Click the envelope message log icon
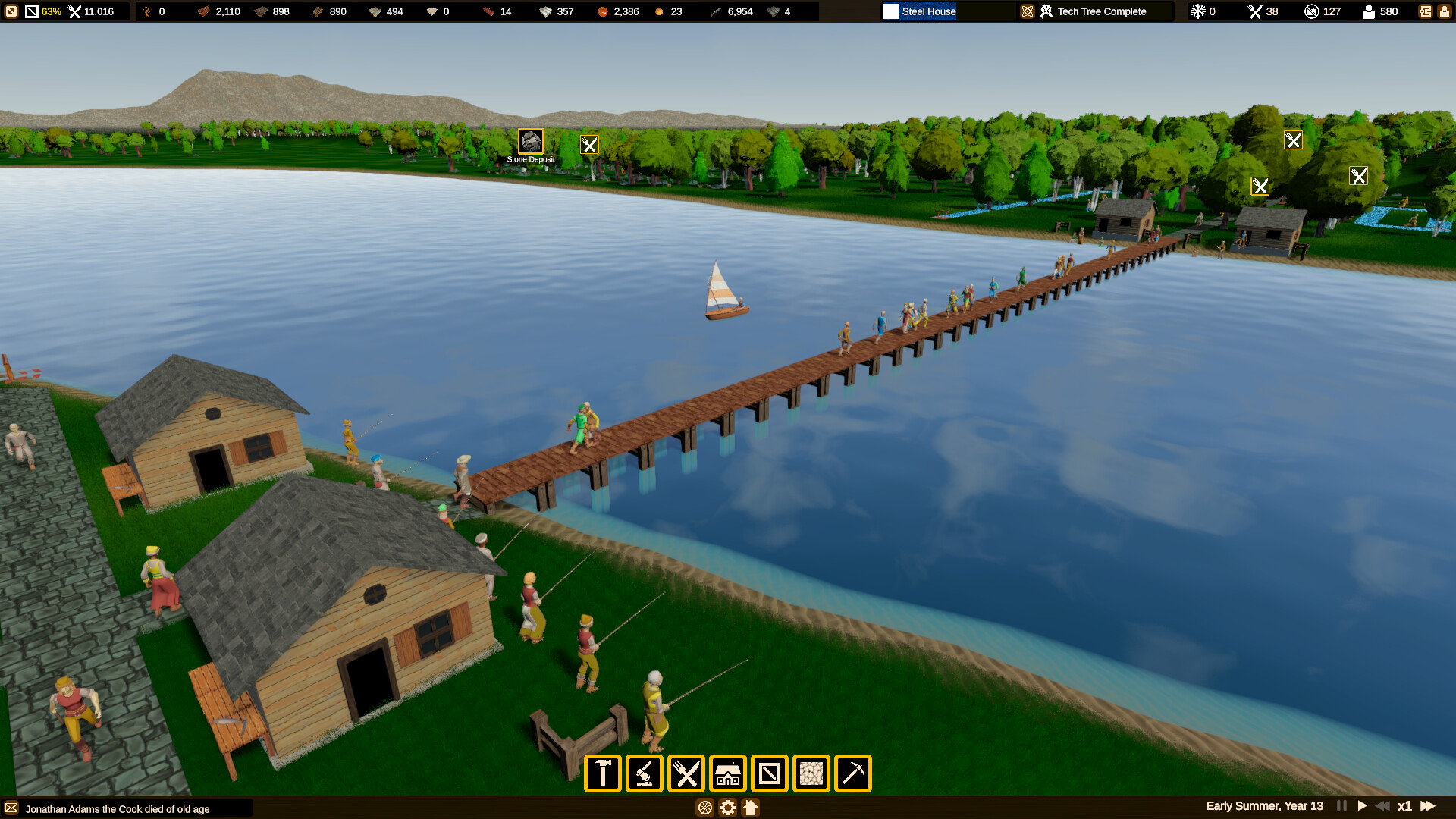Viewport: 1456px width, 819px height. pyautogui.click(x=11, y=809)
